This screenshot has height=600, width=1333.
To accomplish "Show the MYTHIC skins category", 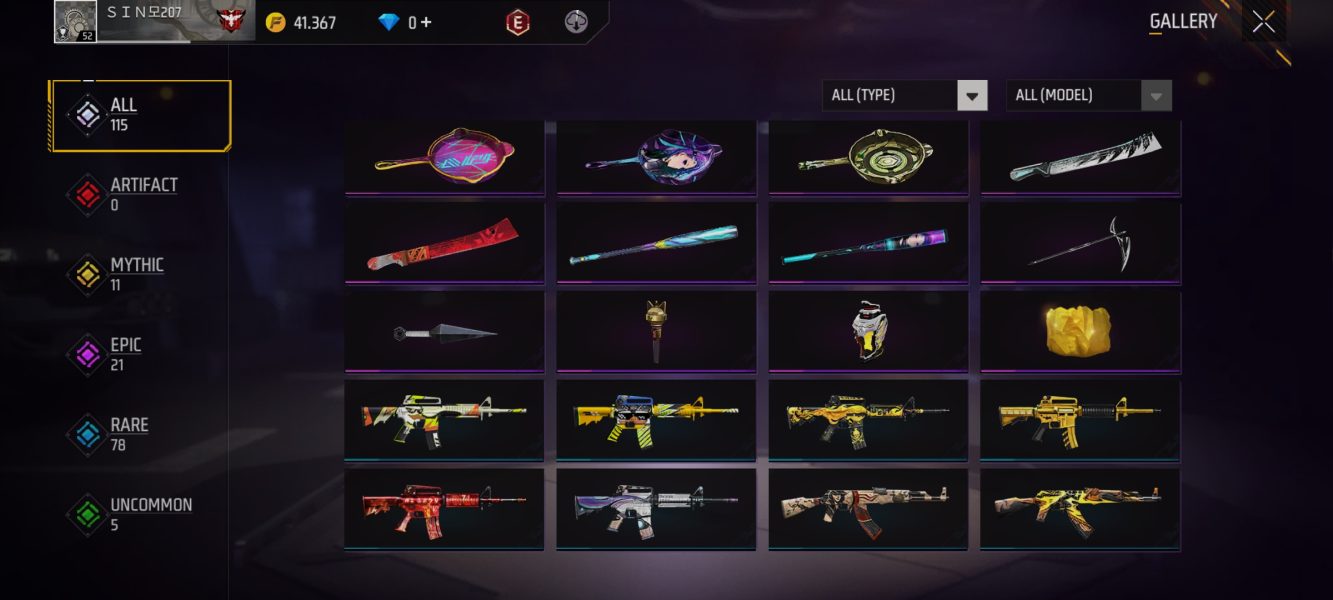I will [x=140, y=274].
